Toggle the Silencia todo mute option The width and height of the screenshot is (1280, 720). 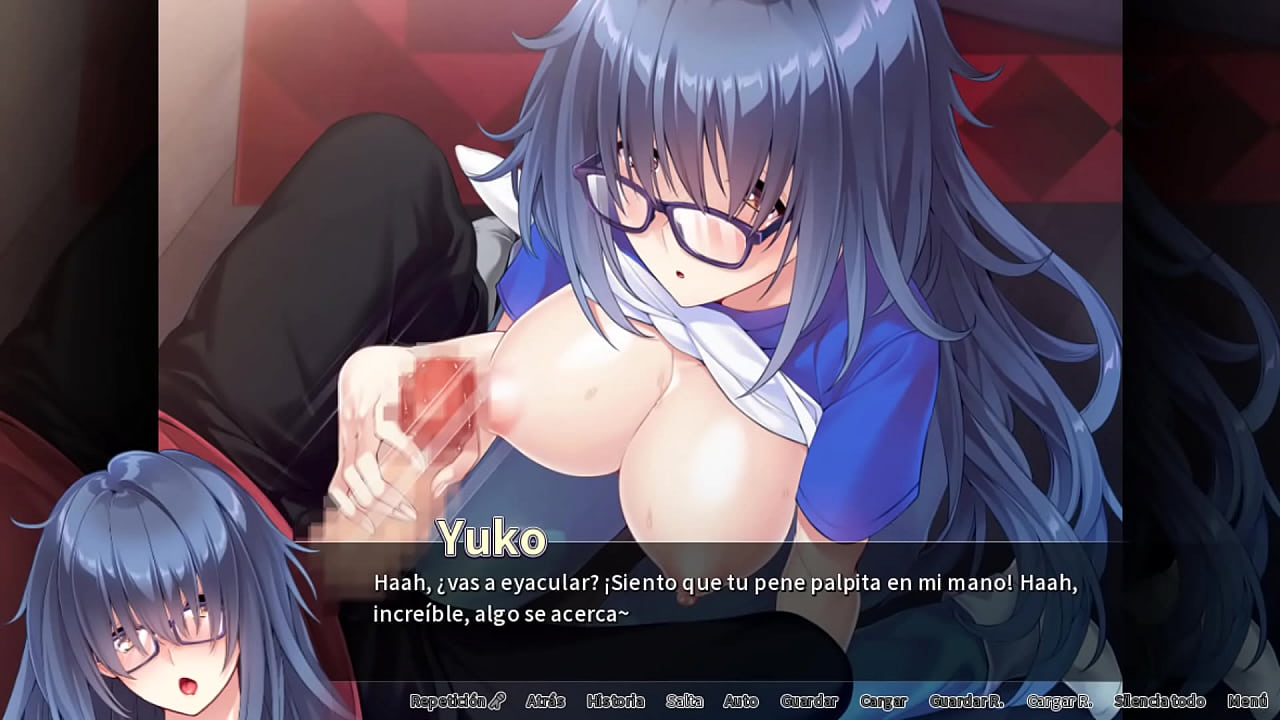(1159, 701)
